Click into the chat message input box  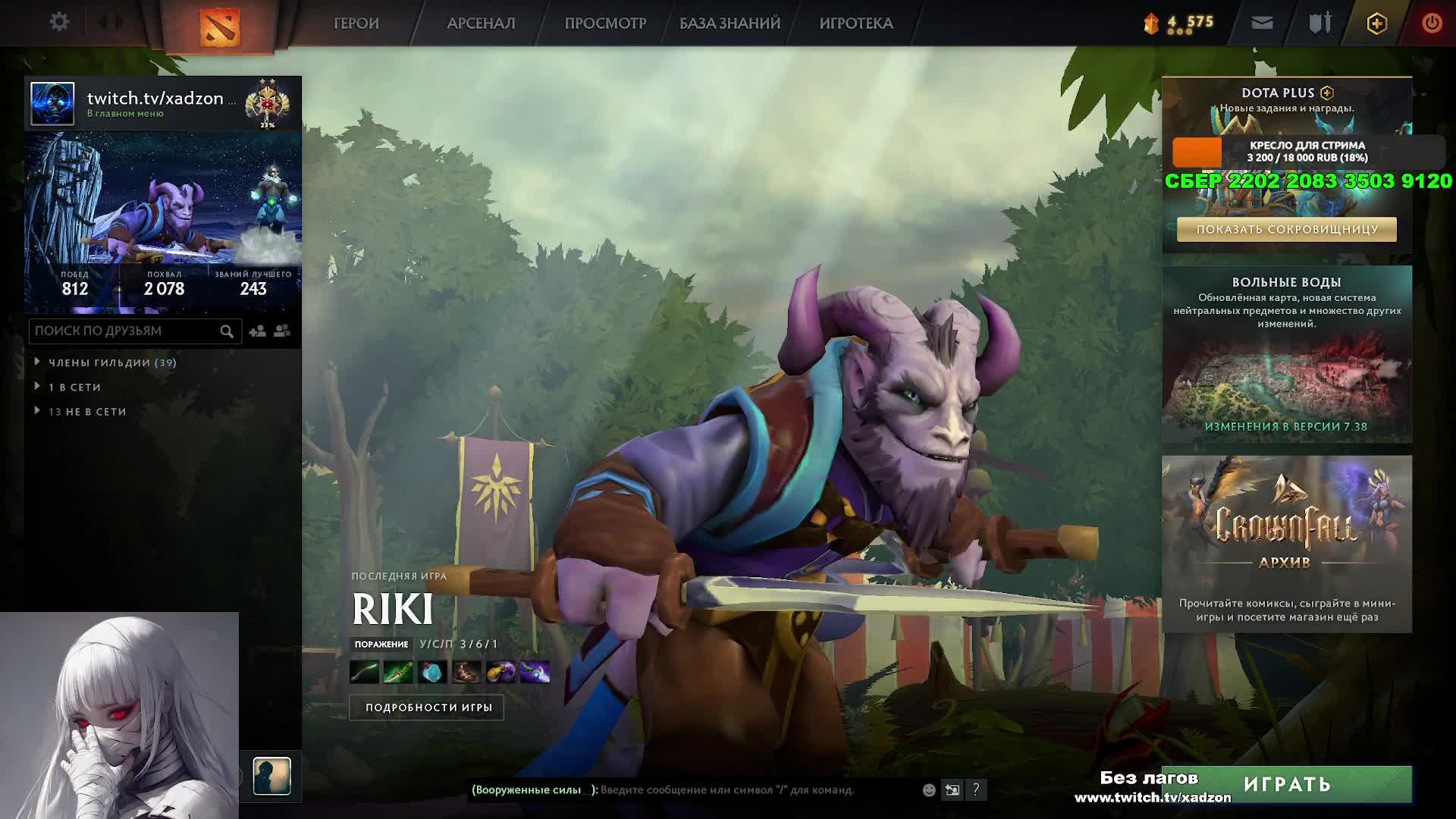[758, 789]
